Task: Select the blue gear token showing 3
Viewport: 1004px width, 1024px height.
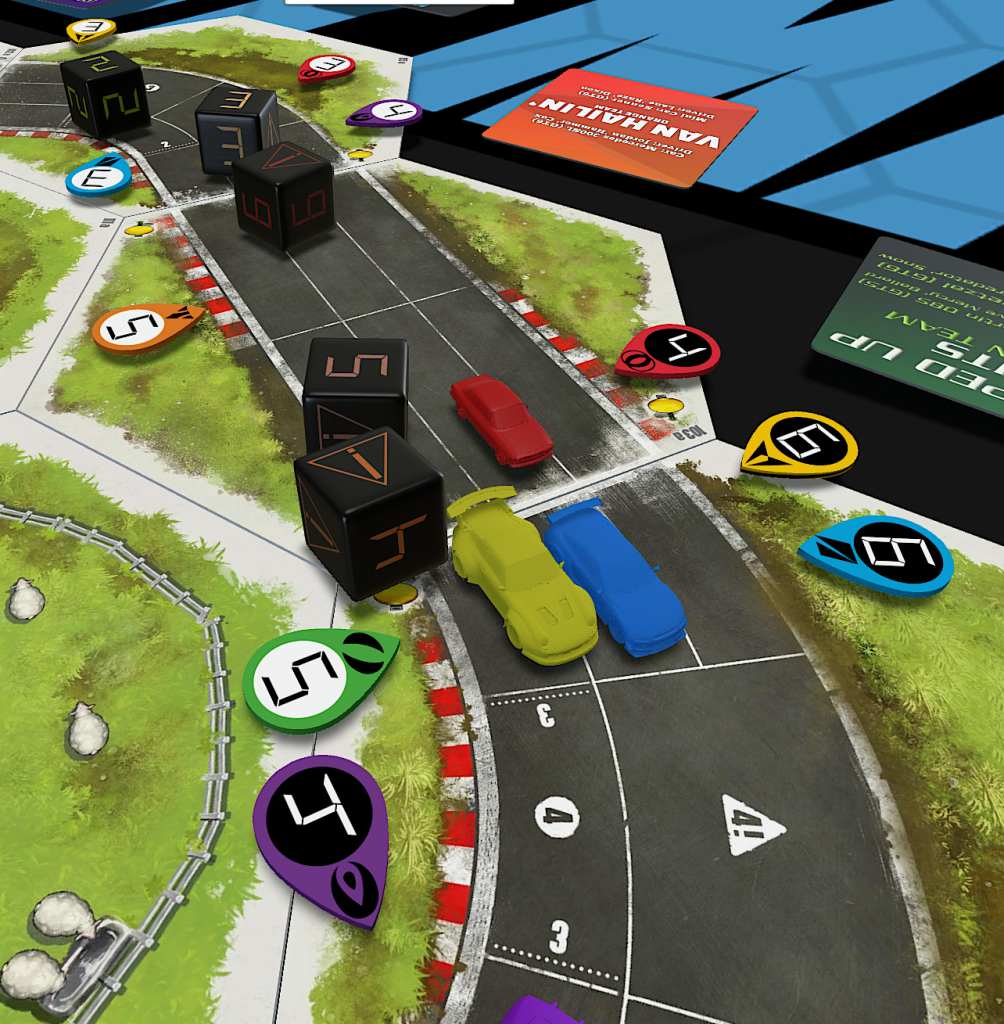Action: [98, 177]
